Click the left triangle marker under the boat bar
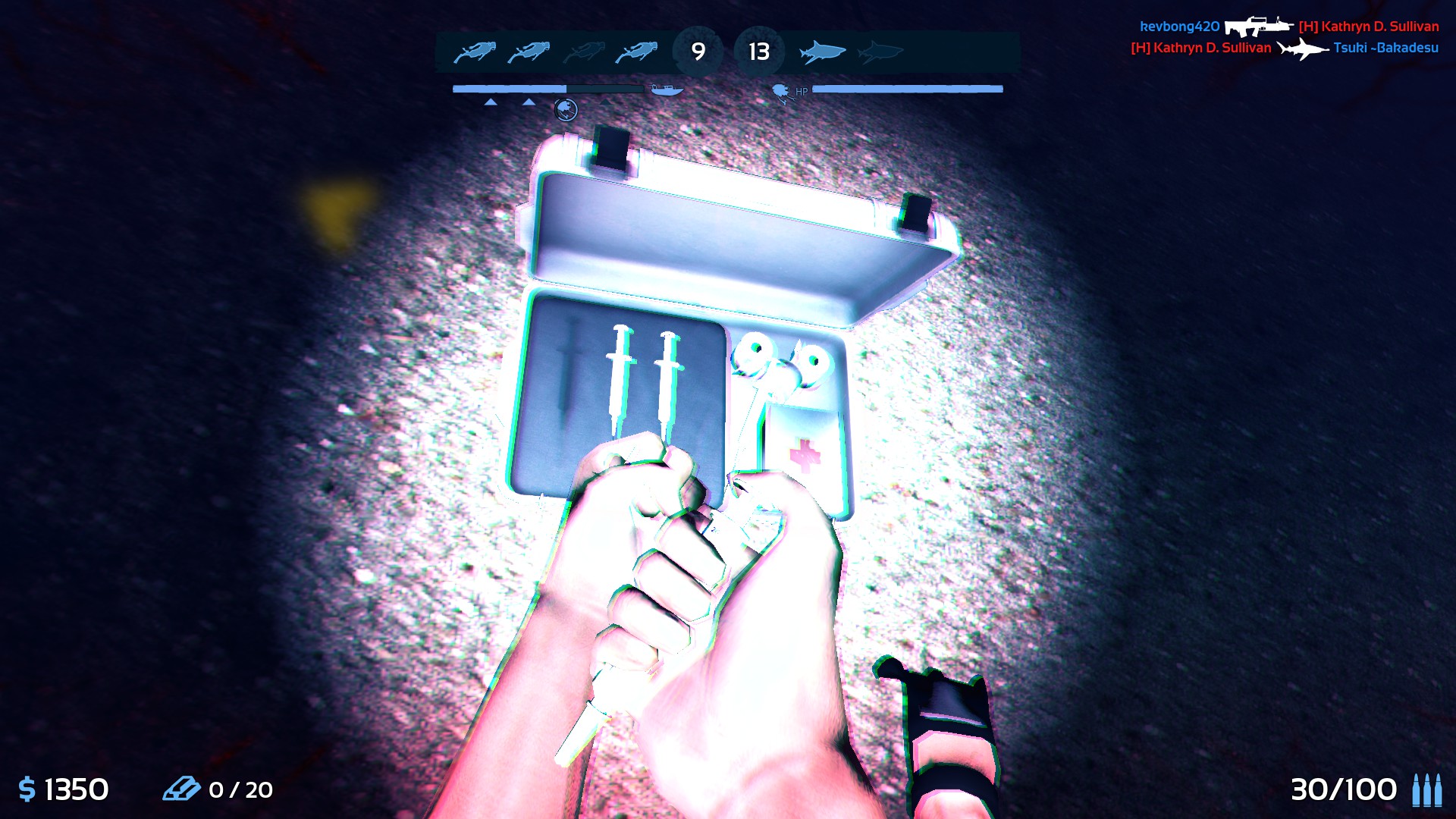The height and width of the screenshot is (819, 1456). [x=491, y=102]
